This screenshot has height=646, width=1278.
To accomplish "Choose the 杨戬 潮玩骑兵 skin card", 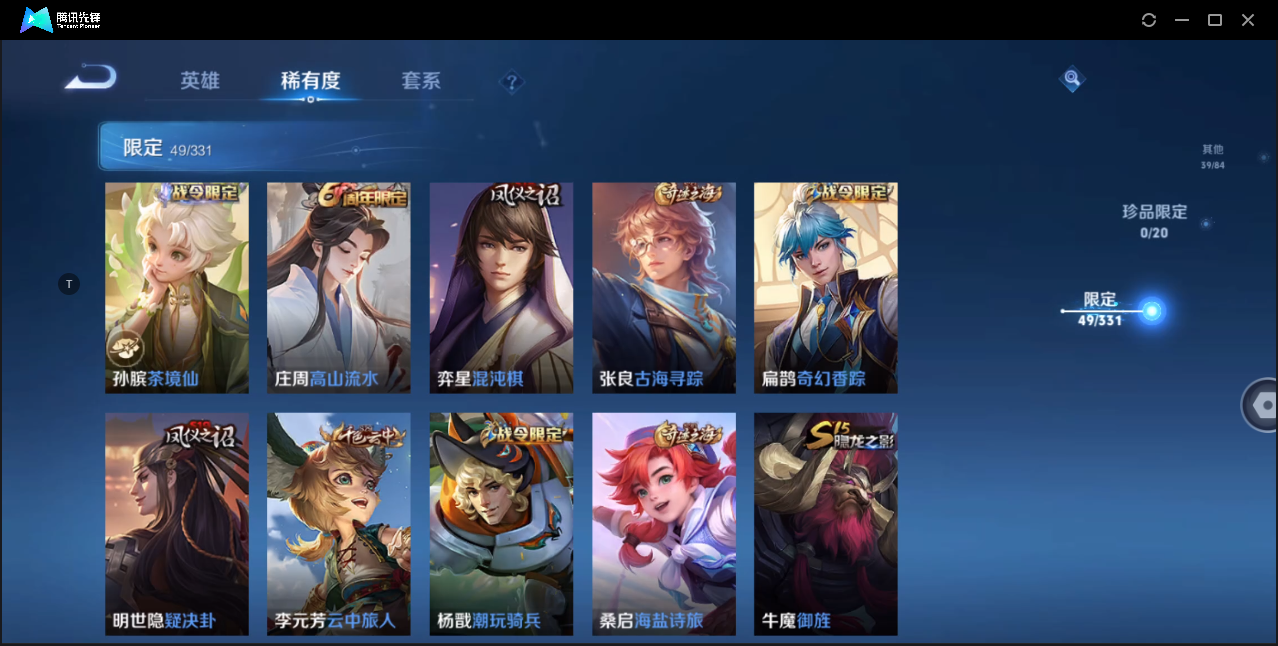I will pos(501,524).
